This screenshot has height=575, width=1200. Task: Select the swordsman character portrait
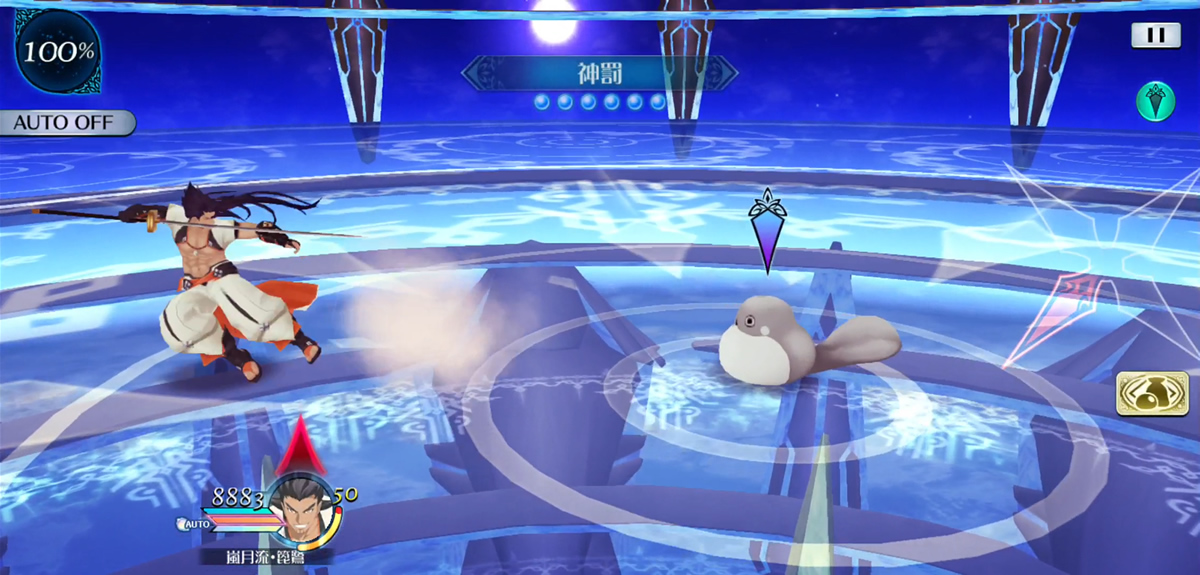tap(299, 508)
